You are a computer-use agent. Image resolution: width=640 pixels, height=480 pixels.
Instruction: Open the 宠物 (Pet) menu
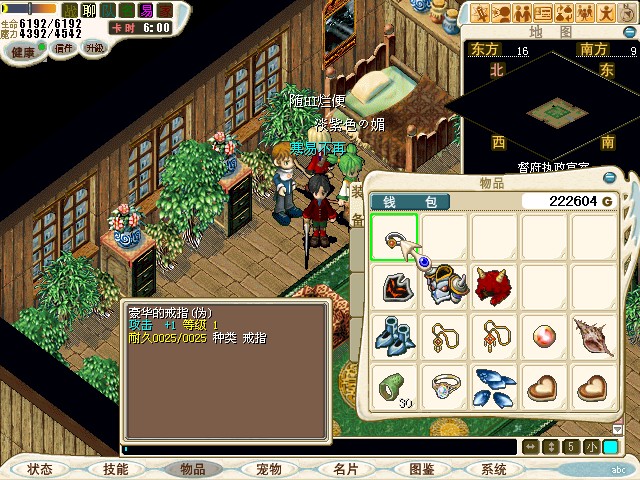(x=269, y=469)
